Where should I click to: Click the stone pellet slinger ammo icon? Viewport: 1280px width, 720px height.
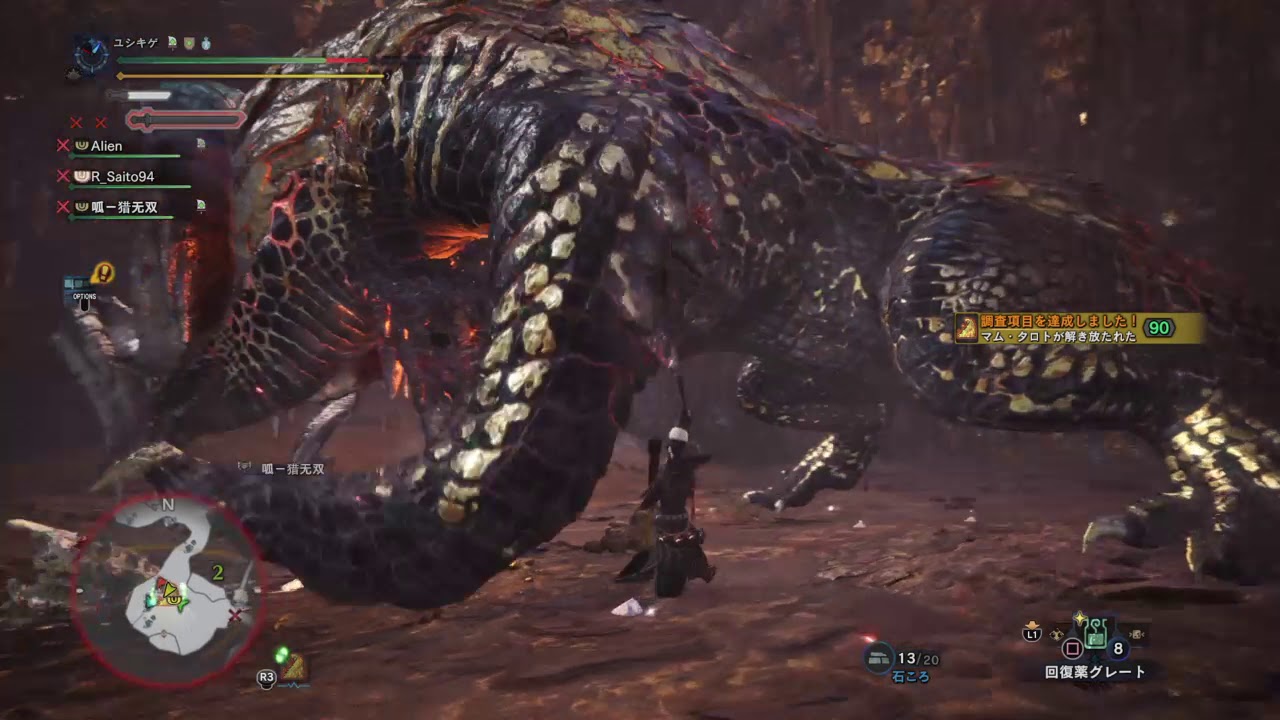point(880,658)
